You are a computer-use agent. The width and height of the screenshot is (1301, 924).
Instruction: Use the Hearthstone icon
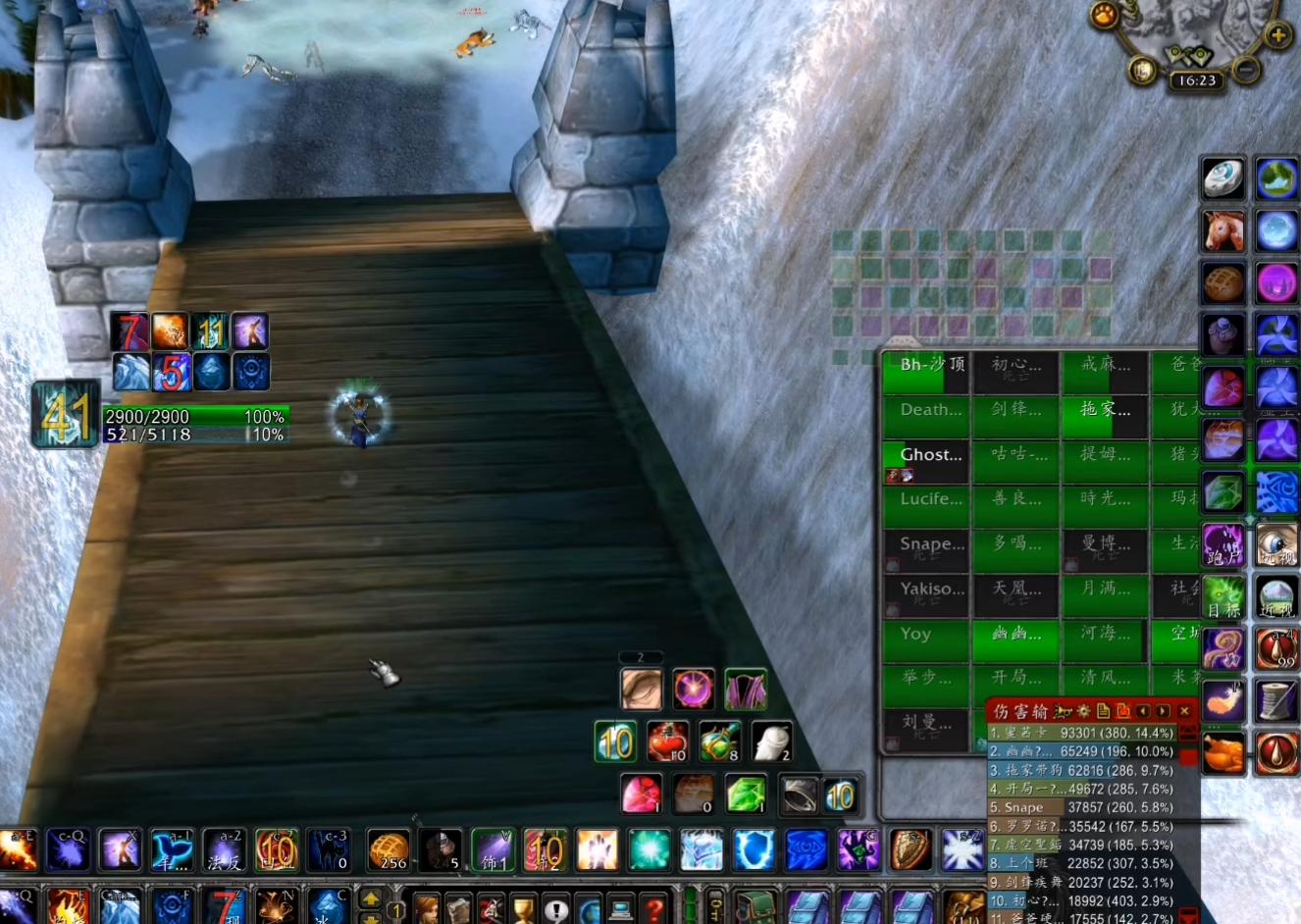(x=1223, y=180)
